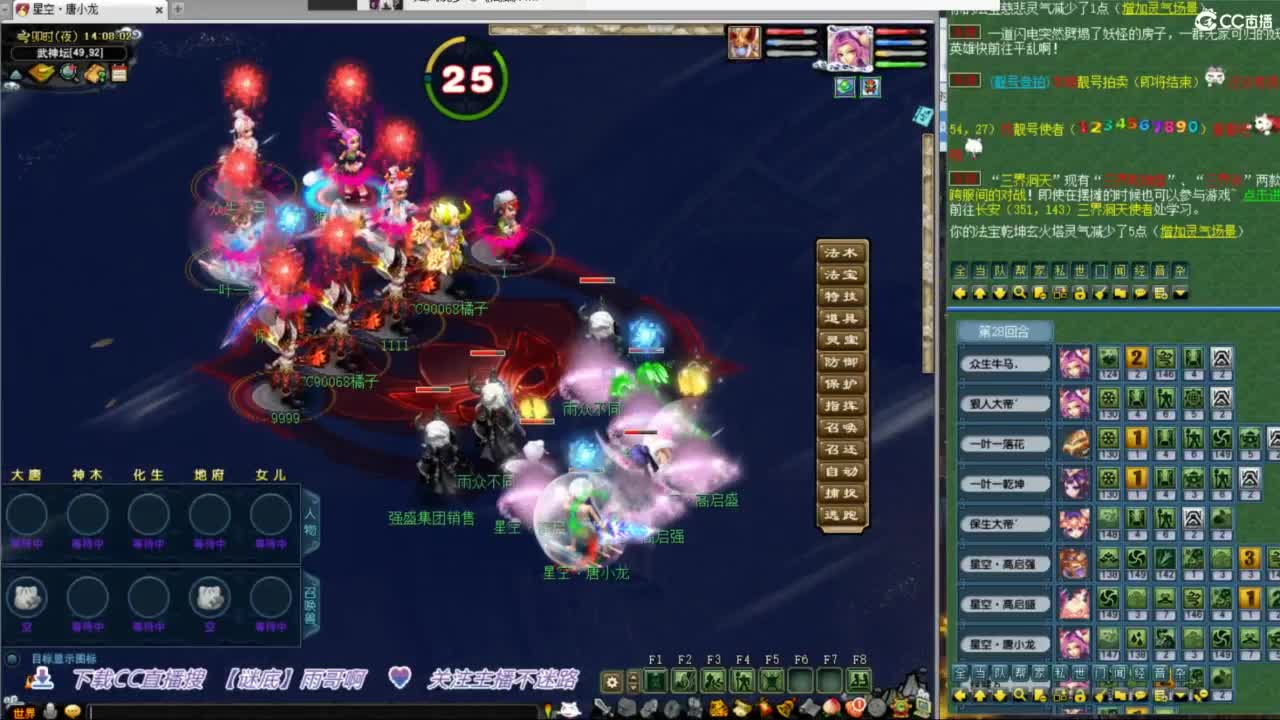This screenshot has height=720, width=1280.
Task: Switch to the 大唐 tab in the summon panel
Action: click(x=27, y=475)
